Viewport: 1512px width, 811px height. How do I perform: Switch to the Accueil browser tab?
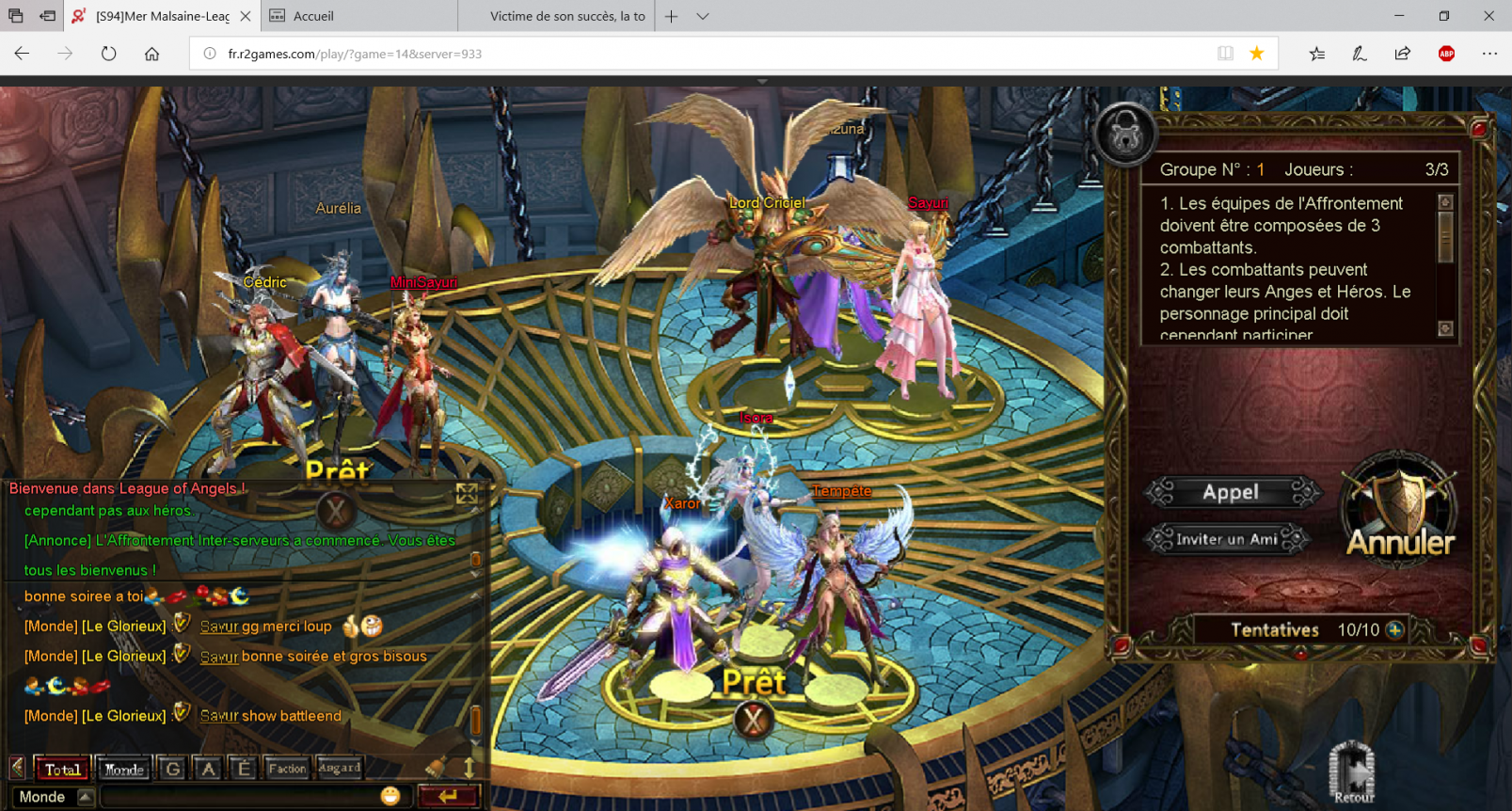(313, 16)
